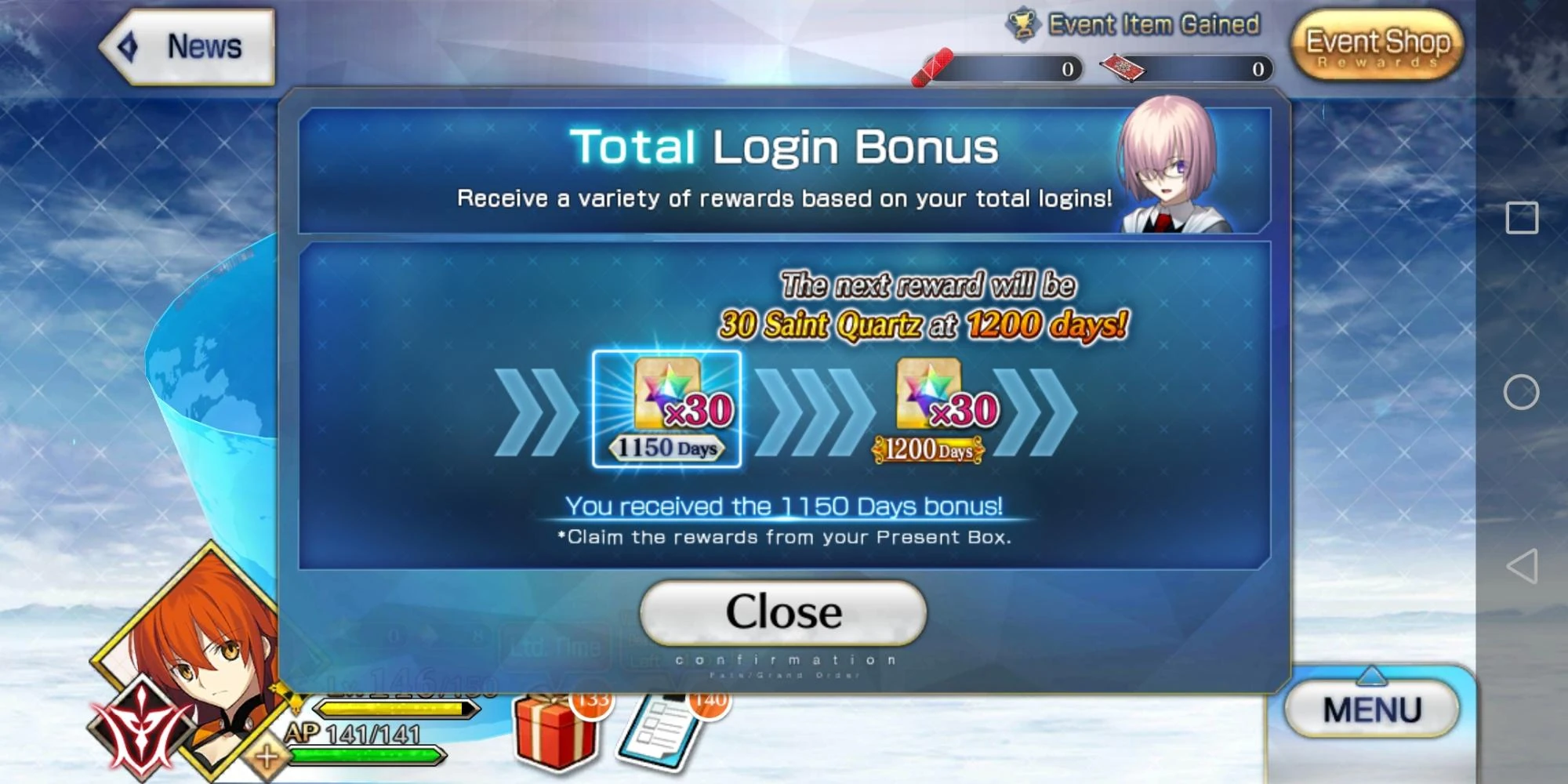
Task: Tap the plus icon below the avatar
Action: tap(267, 757)
